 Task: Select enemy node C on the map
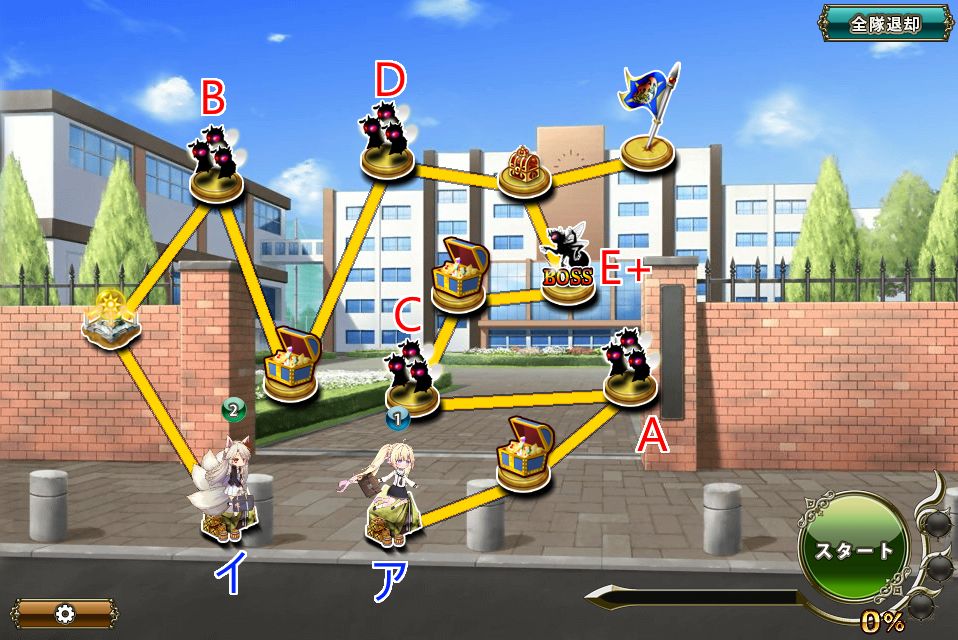point(412,381)
